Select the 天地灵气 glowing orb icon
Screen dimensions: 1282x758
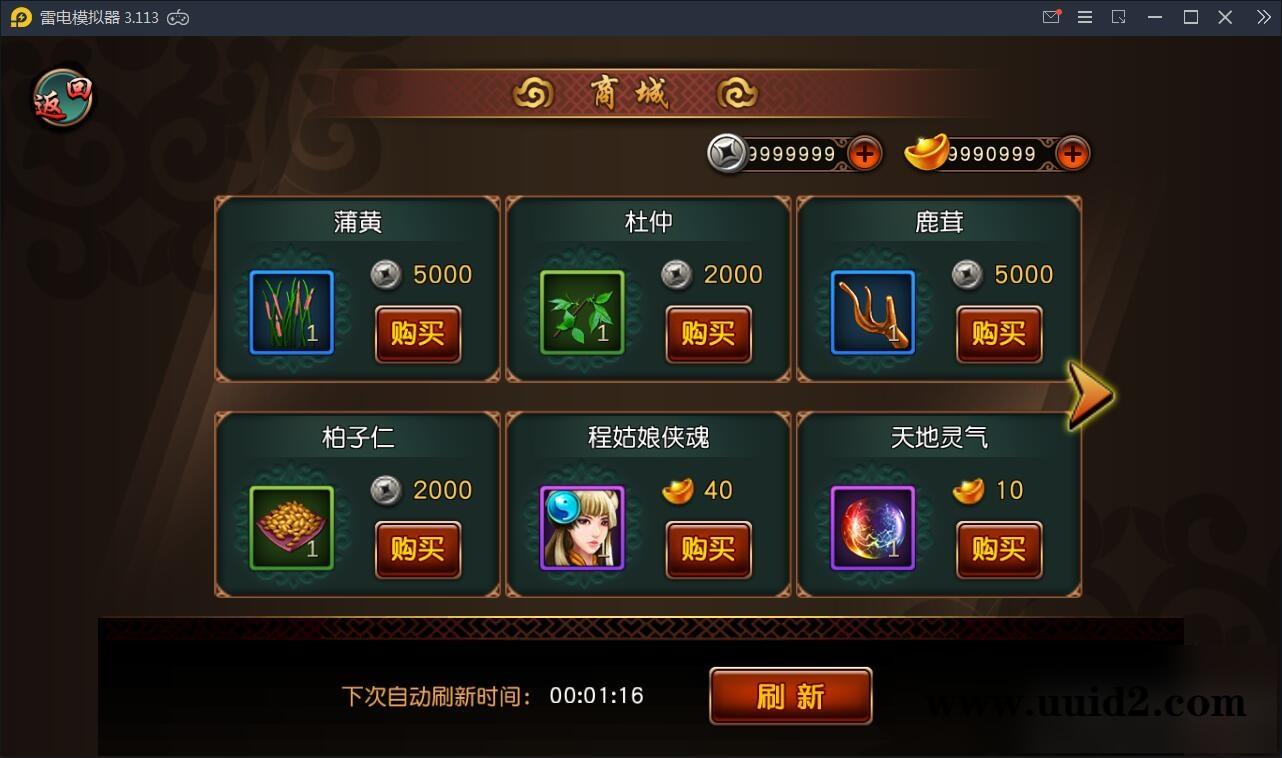[x=872, y=525]
